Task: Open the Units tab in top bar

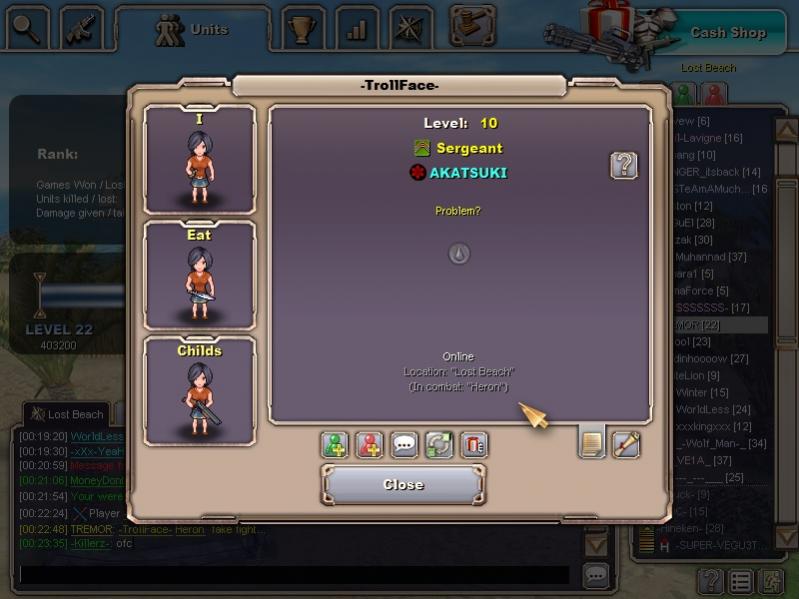Action: click(x=193, y=30)
